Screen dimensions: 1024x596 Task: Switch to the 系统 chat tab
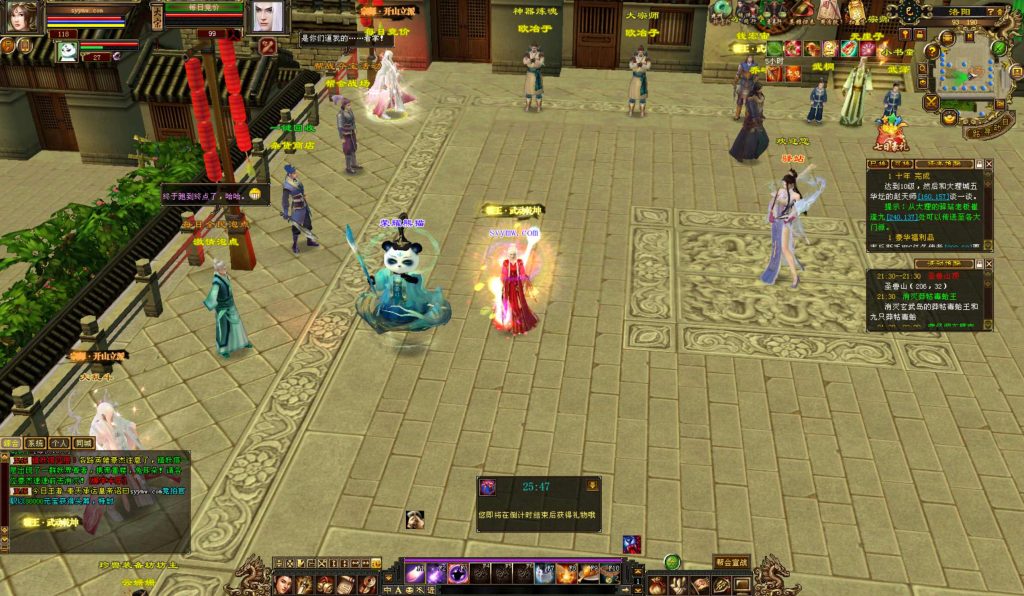tap(36, 443)
